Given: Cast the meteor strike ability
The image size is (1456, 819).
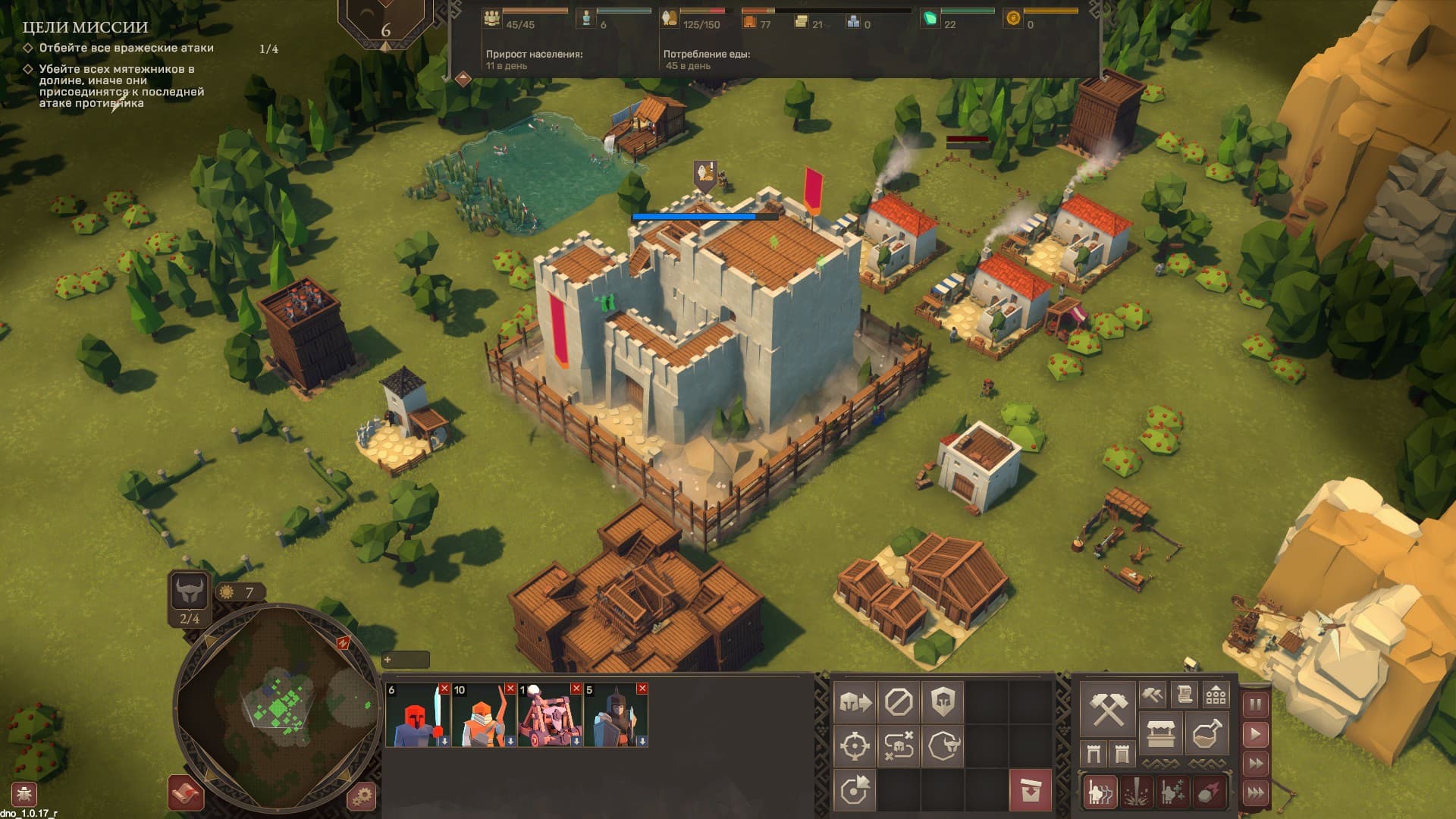Looking at the screenshot, I should [1209, 792].
